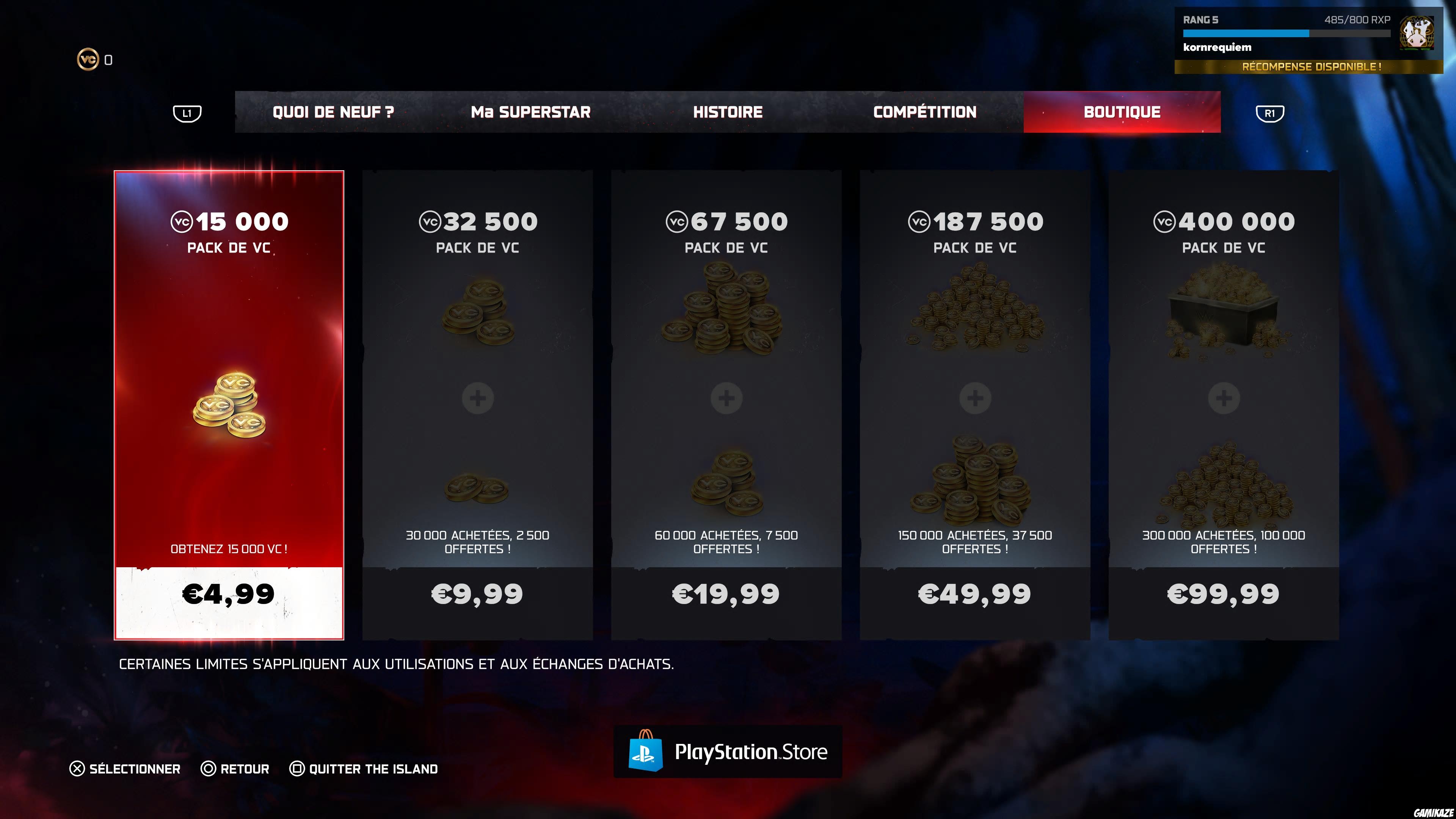
Task: Click the plus icon on the 67 500 pack
Action: point(727,397)
